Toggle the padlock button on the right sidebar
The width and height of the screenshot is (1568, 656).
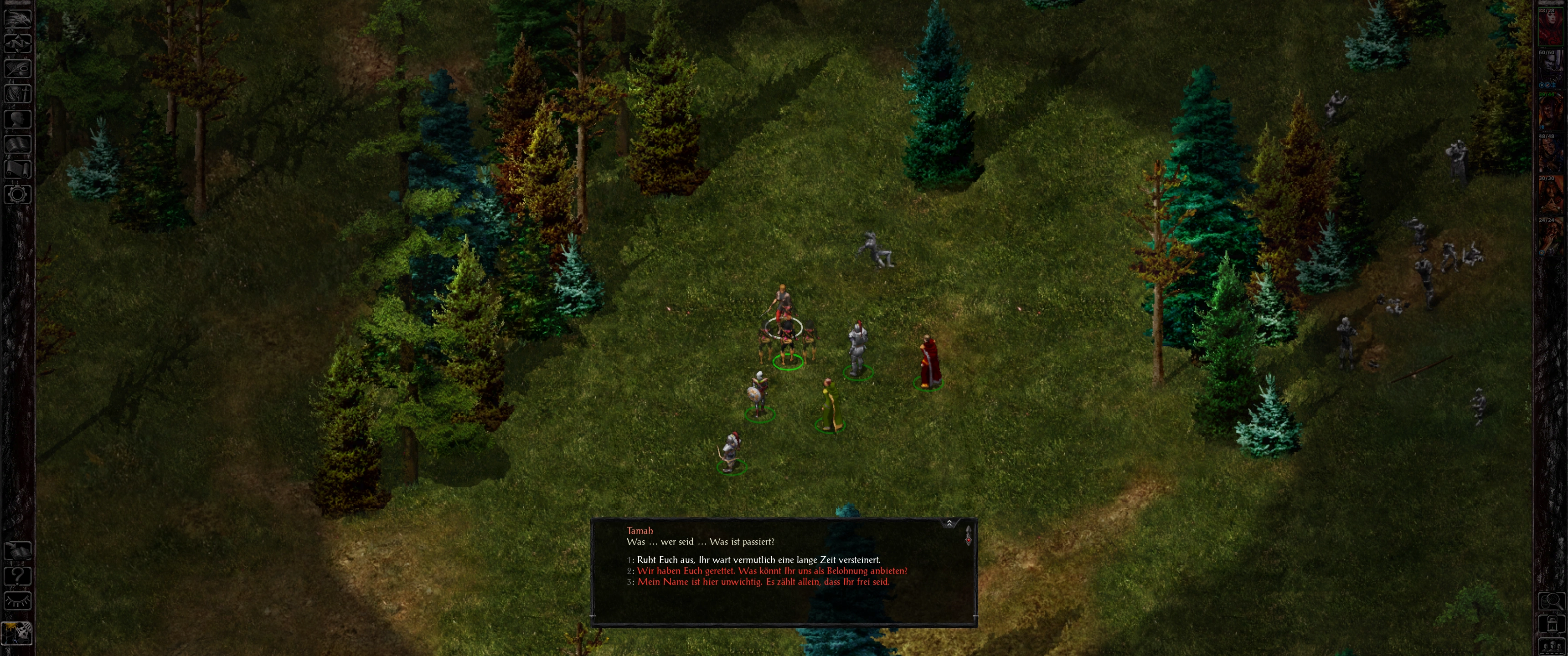tap(1552, 624)
